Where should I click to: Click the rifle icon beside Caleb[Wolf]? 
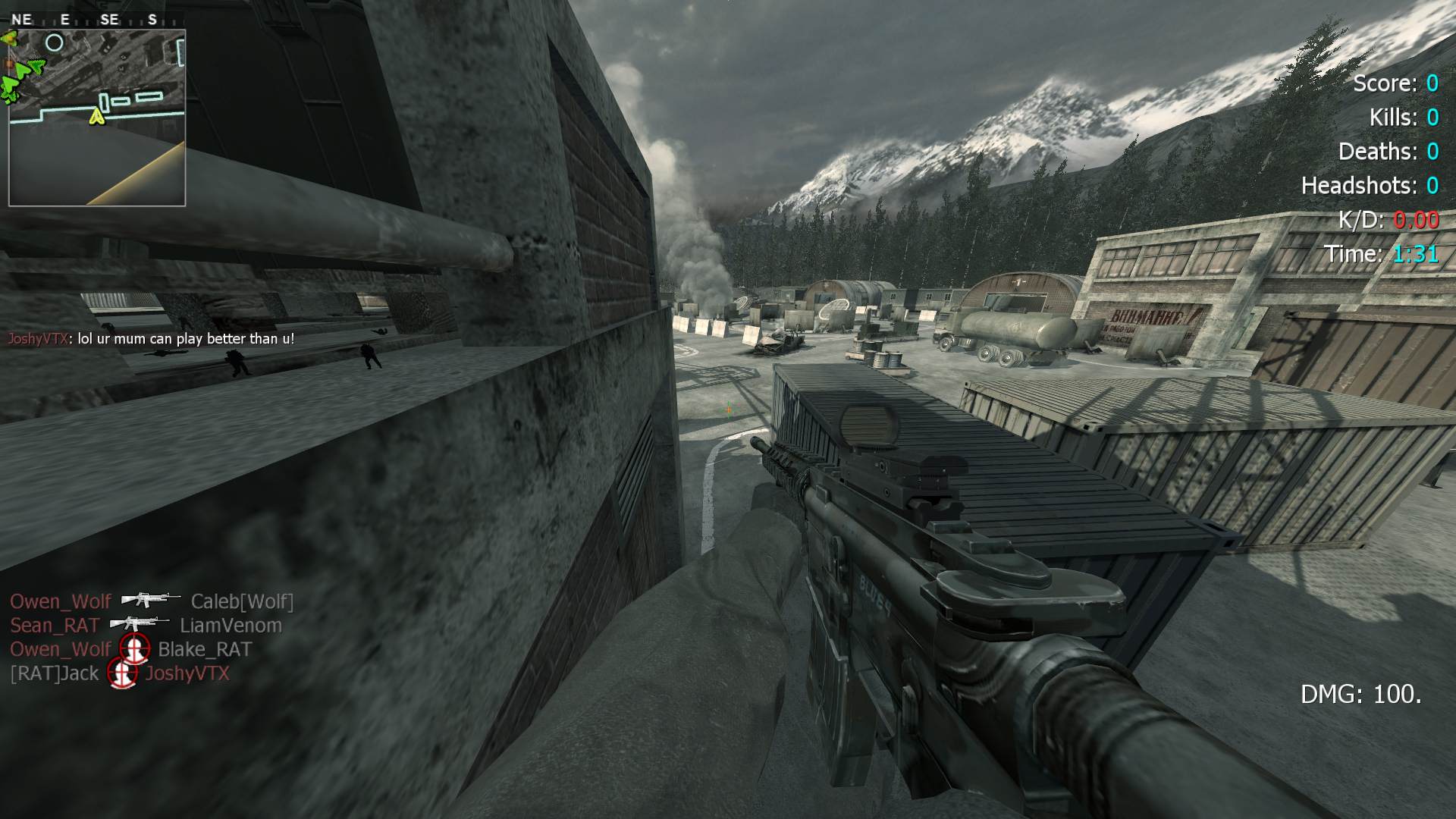point(150,600)
